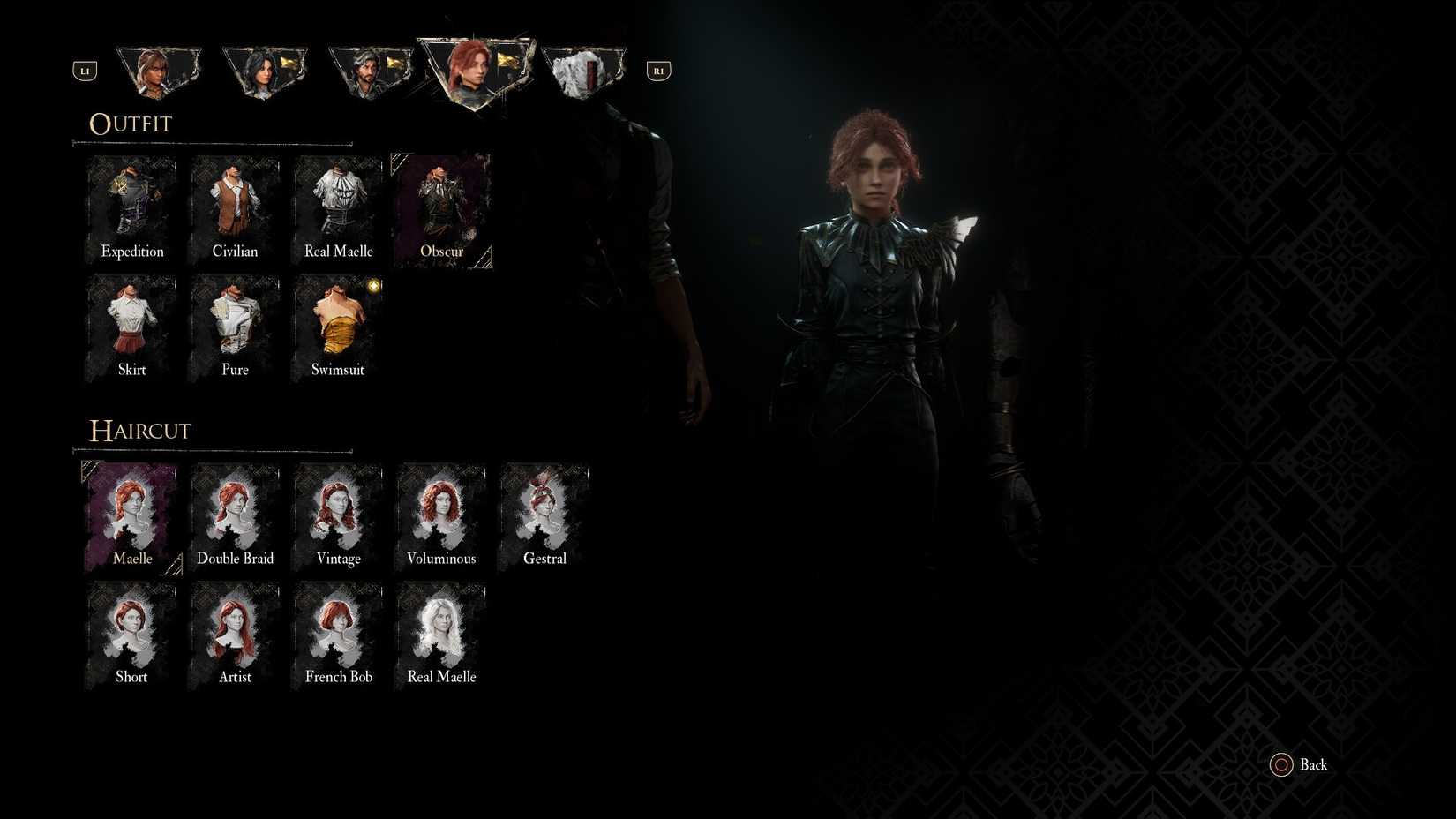
Task: Select the Maelle haircut
Action: 131,512
